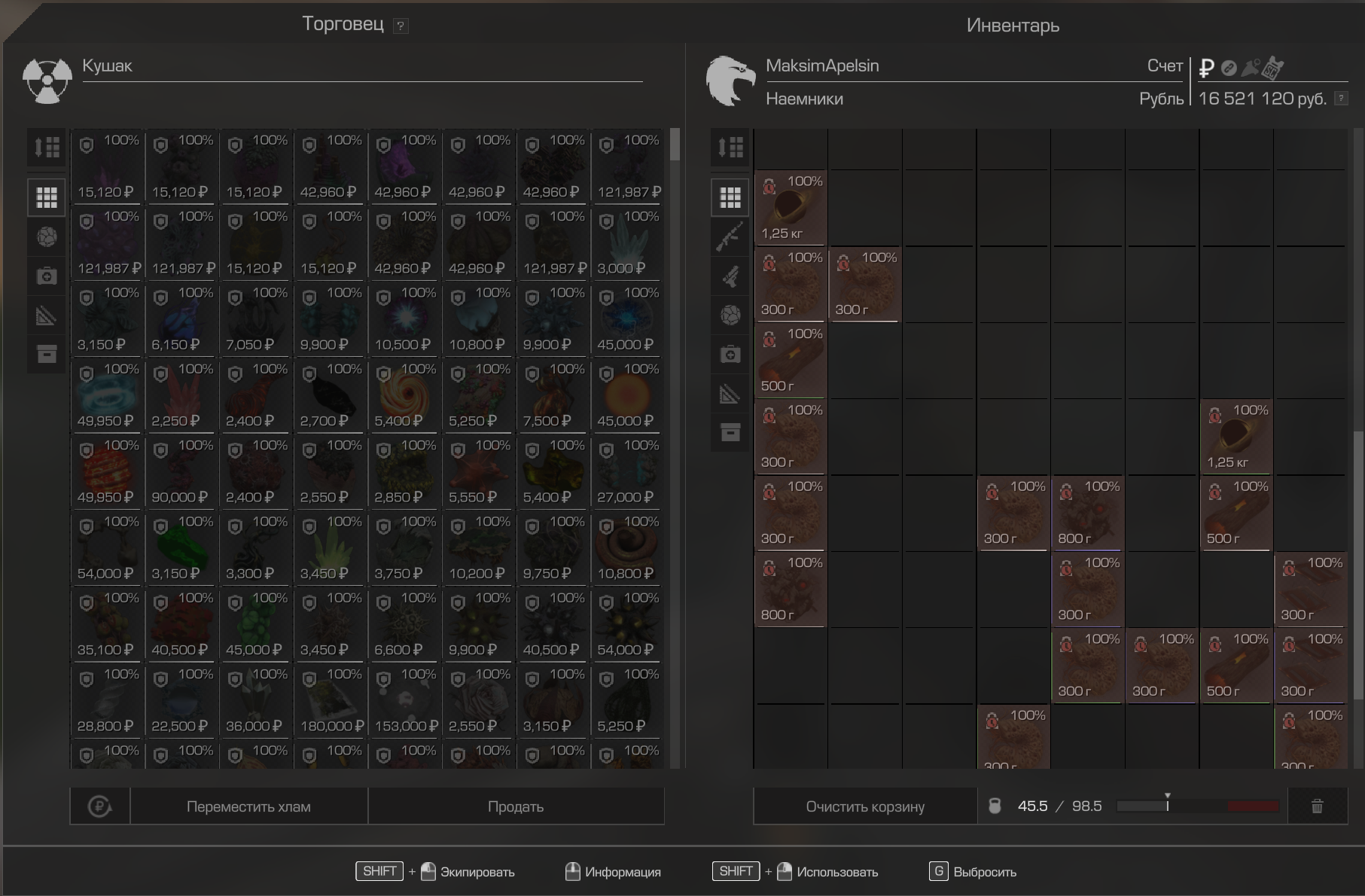Switch inventory to the weapons category
This screenshot has width=1365, height=896.
pyautogui.click(x=730, y=237)
